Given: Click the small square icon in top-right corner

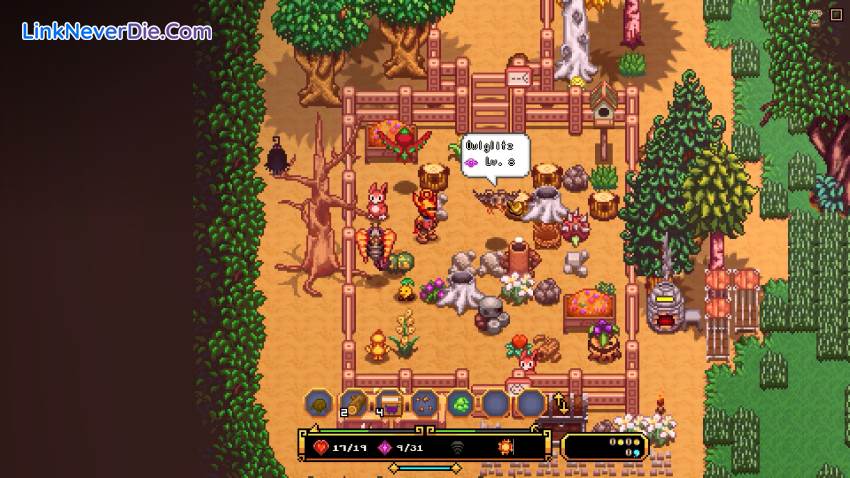Looking at the screenshot, I should click(838, 14).
